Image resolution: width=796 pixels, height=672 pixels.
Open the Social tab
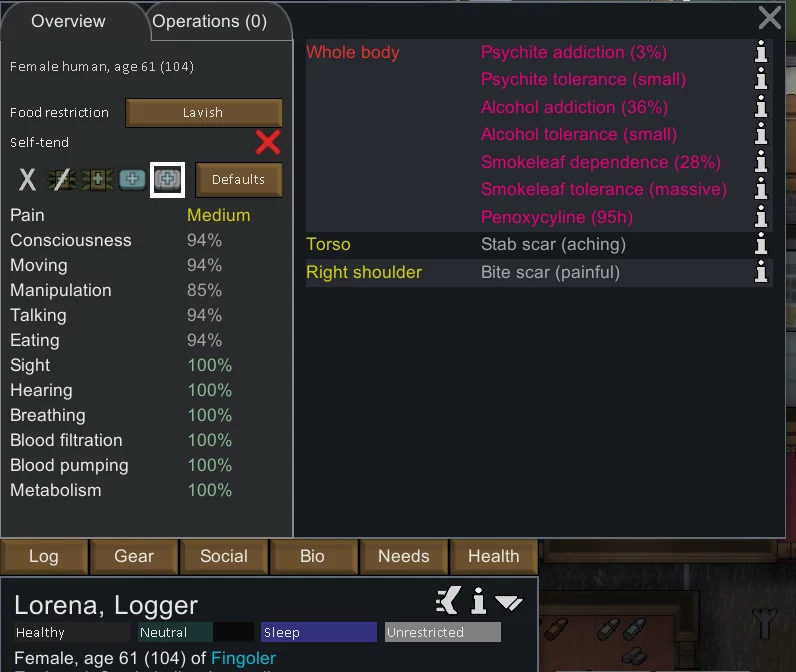224,557
